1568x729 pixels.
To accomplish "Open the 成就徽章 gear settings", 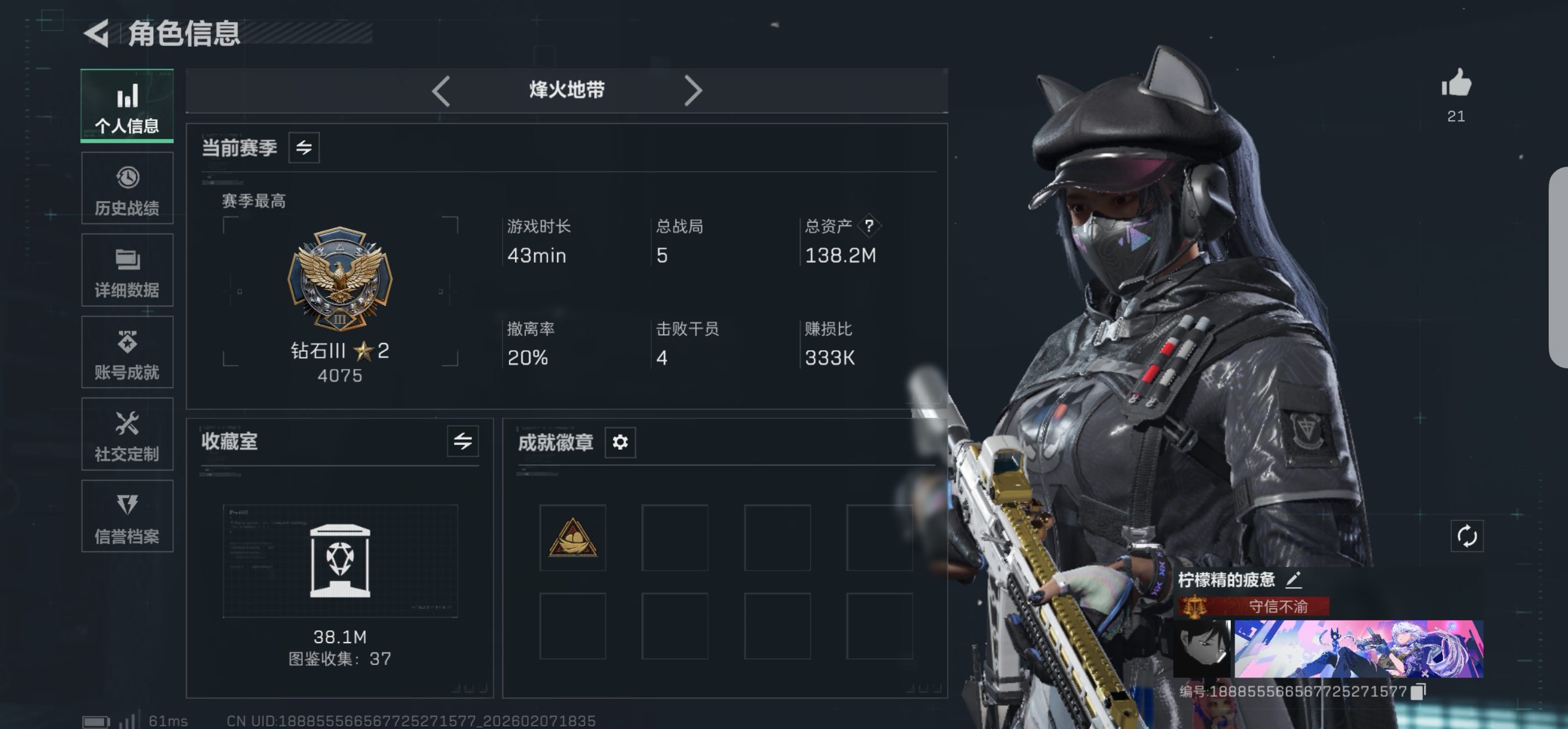I will [x=620, y=442].
